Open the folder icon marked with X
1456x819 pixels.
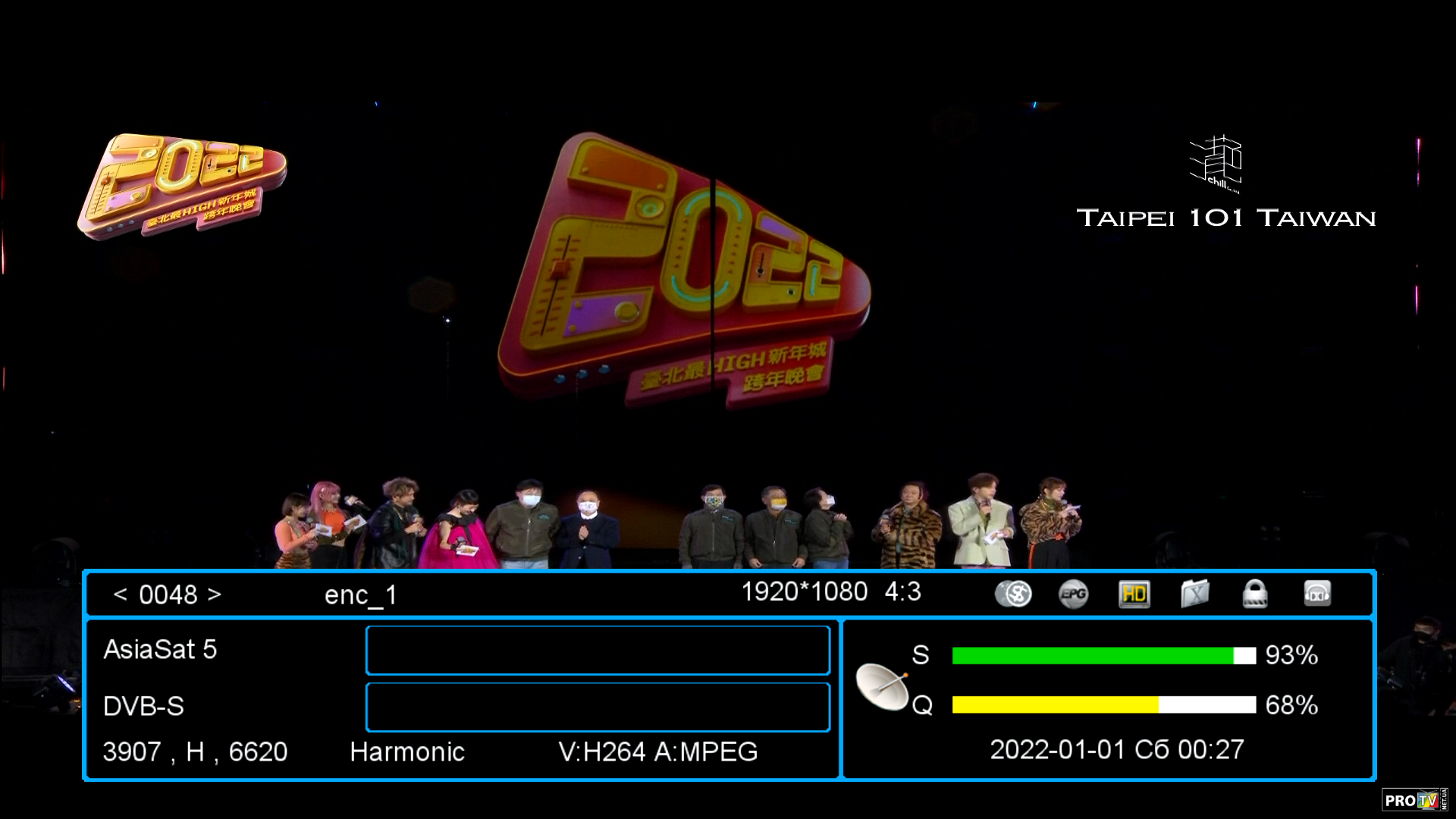coord(1194,594)
